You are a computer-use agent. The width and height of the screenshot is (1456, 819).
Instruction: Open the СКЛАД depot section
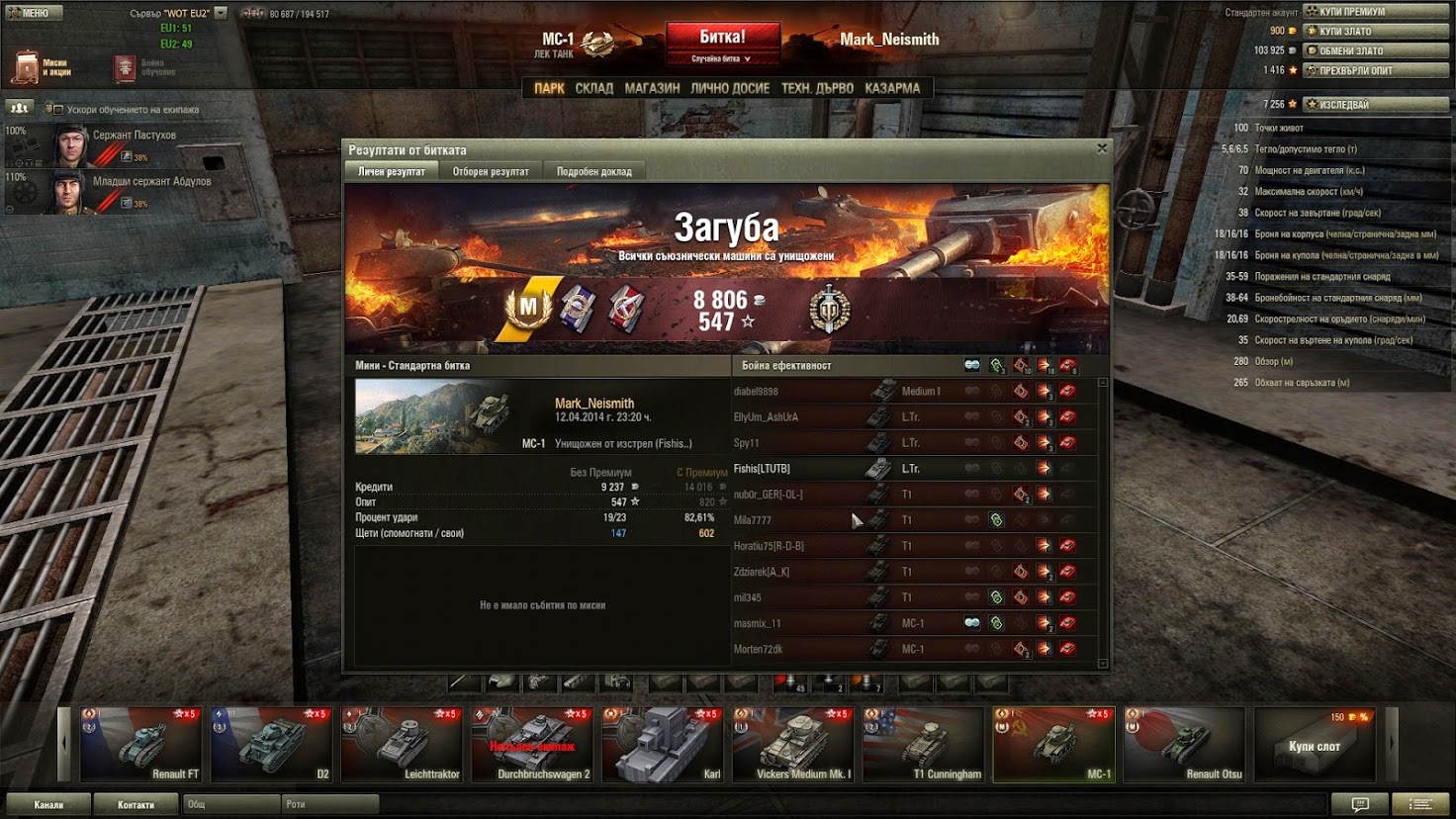click(x=593, y=88)
